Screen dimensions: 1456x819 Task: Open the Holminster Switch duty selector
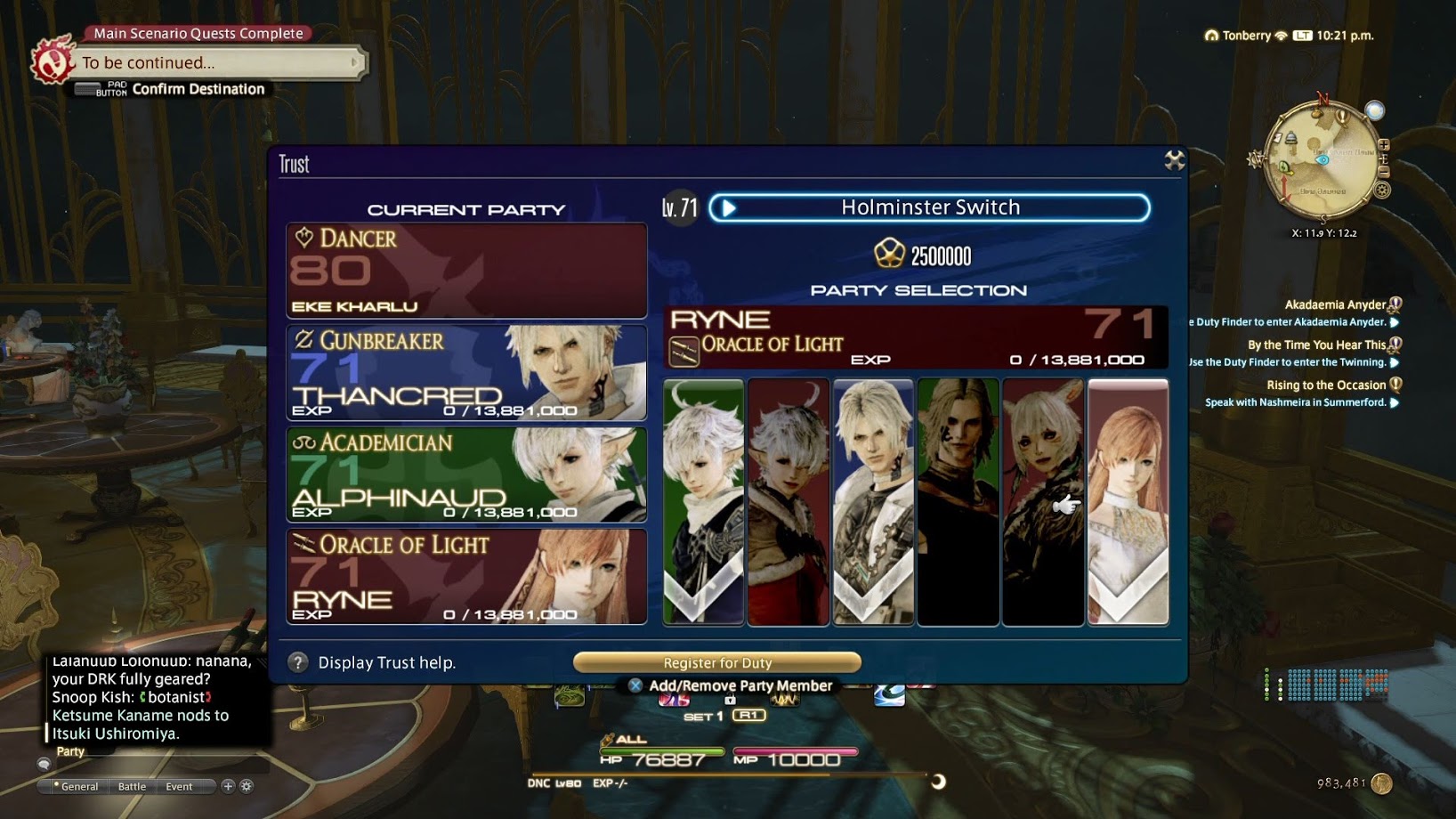[929, 208]
